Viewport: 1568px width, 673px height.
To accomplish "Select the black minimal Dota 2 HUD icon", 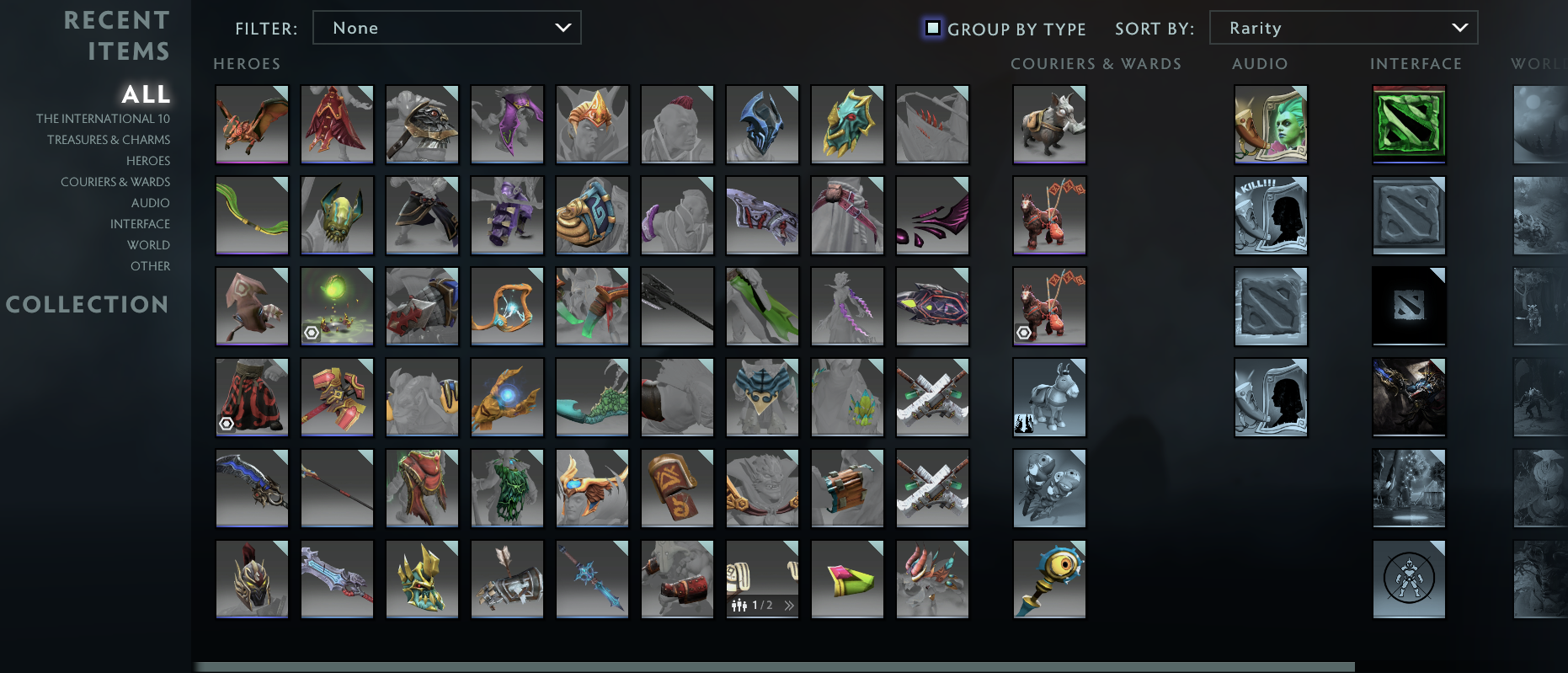I will coord(1409,306).
